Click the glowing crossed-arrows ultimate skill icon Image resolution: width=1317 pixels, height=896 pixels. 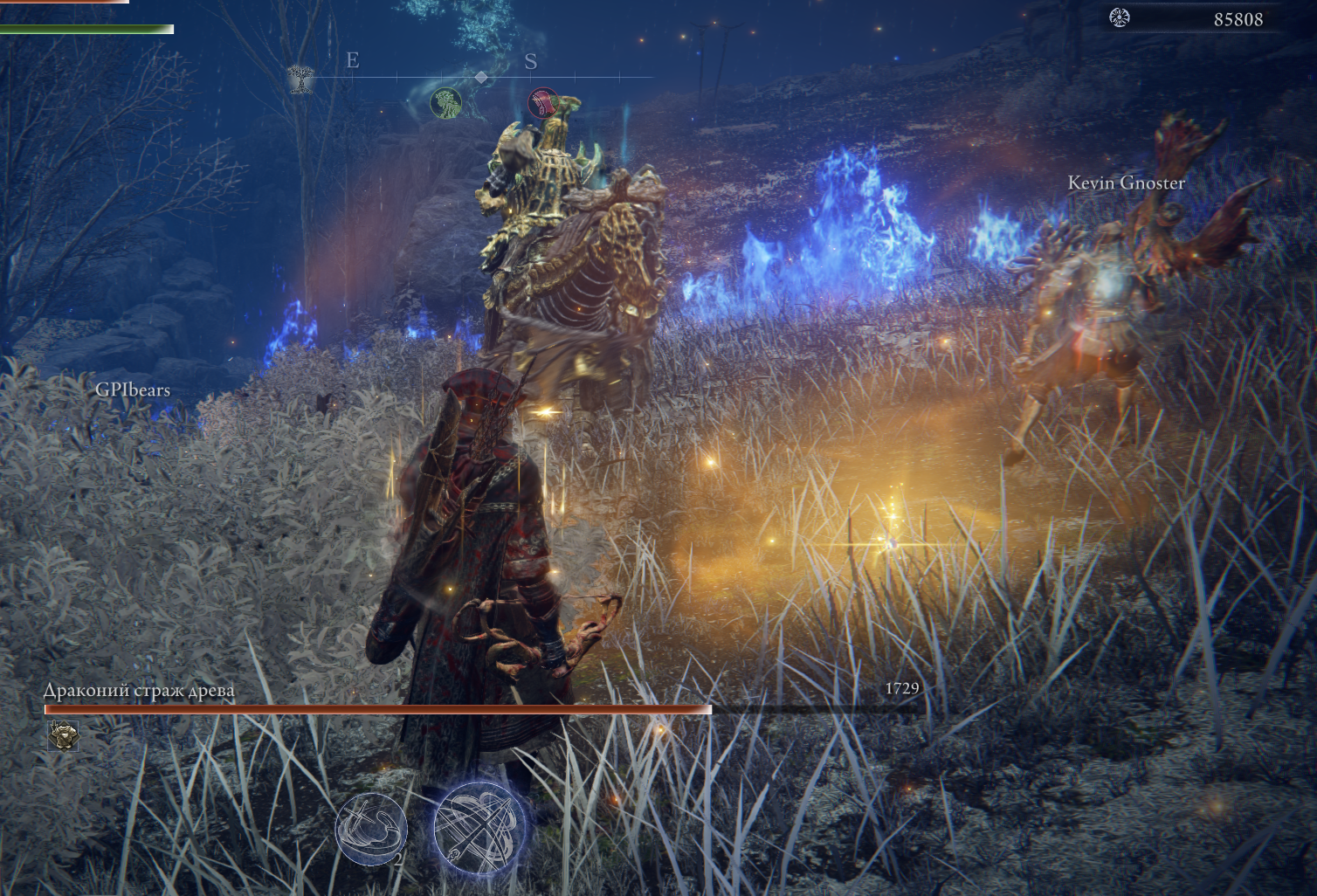479,824
